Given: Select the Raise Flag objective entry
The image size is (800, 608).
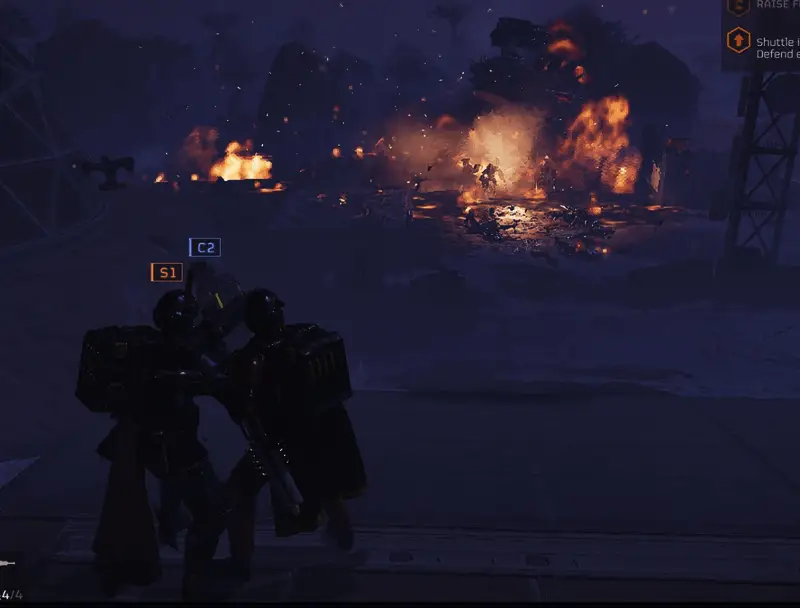Looking at the screenshot, I should pos(777,5).
